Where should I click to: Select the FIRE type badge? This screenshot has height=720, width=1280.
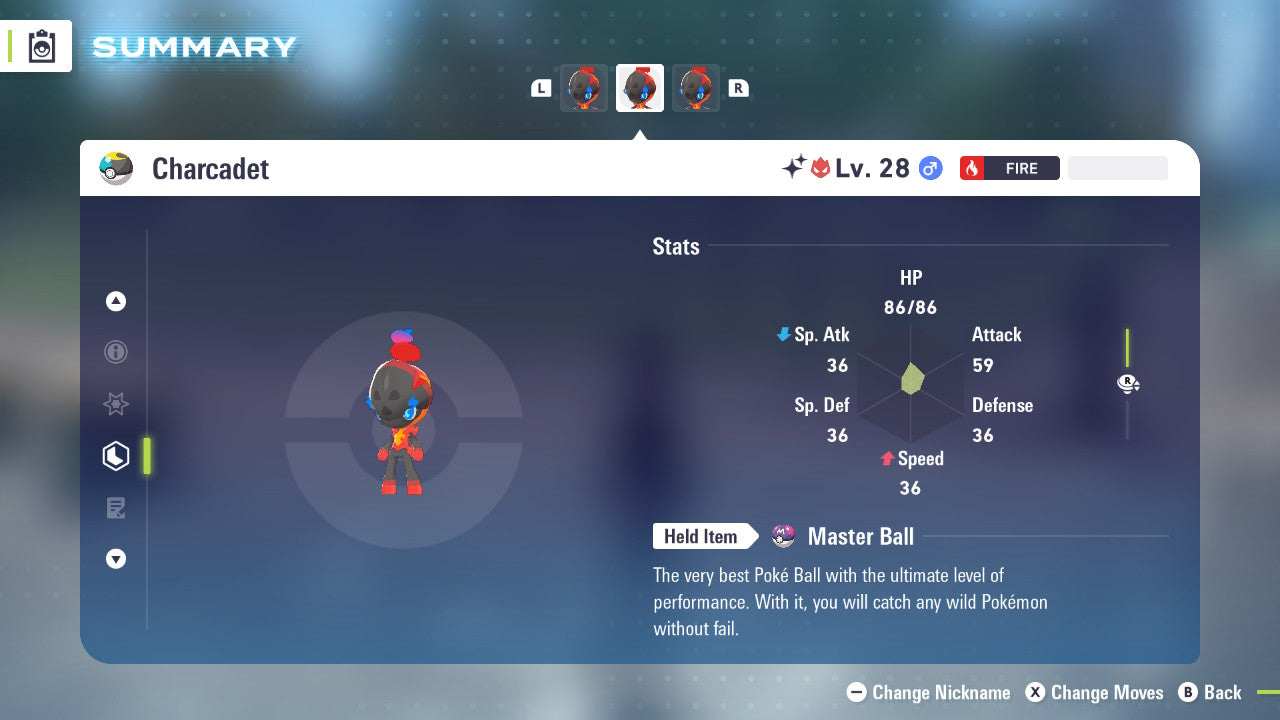point(1009,168)
